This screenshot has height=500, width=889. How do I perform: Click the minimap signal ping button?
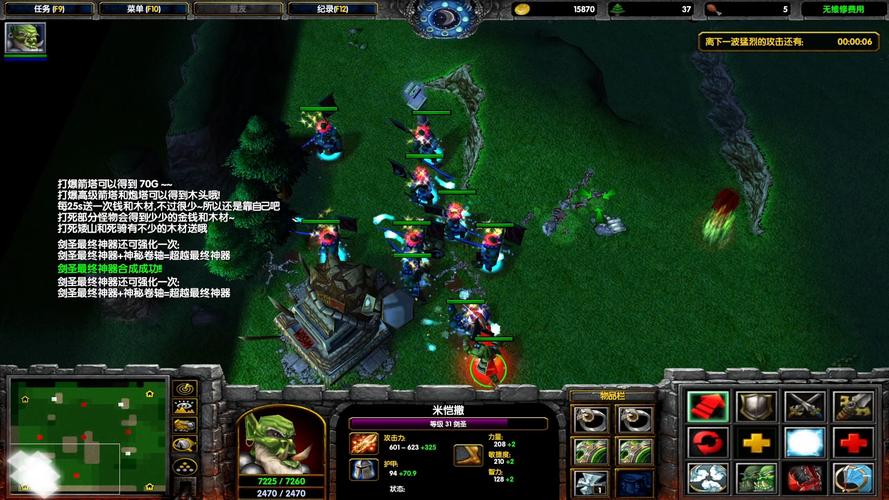pos(184,388)
